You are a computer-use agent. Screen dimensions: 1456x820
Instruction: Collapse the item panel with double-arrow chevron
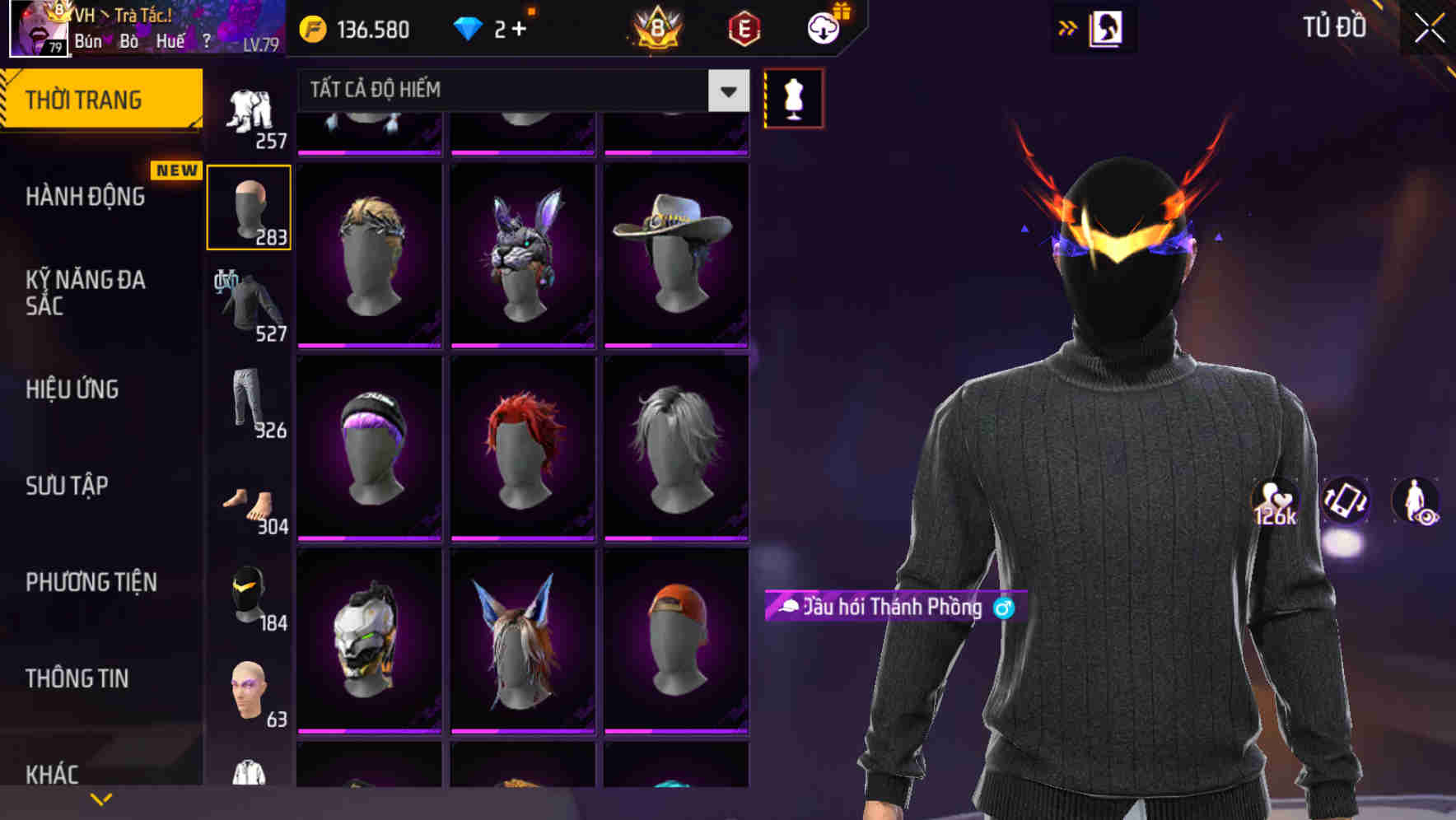click(x=1067, y=26)
